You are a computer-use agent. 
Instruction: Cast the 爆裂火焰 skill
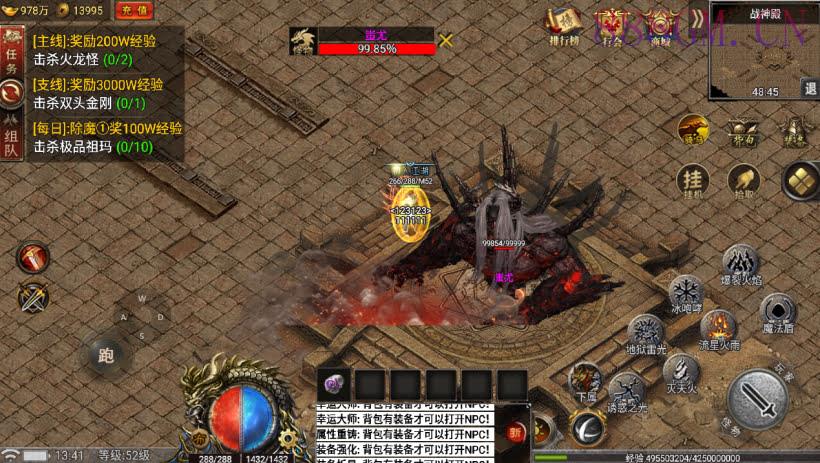741,264
